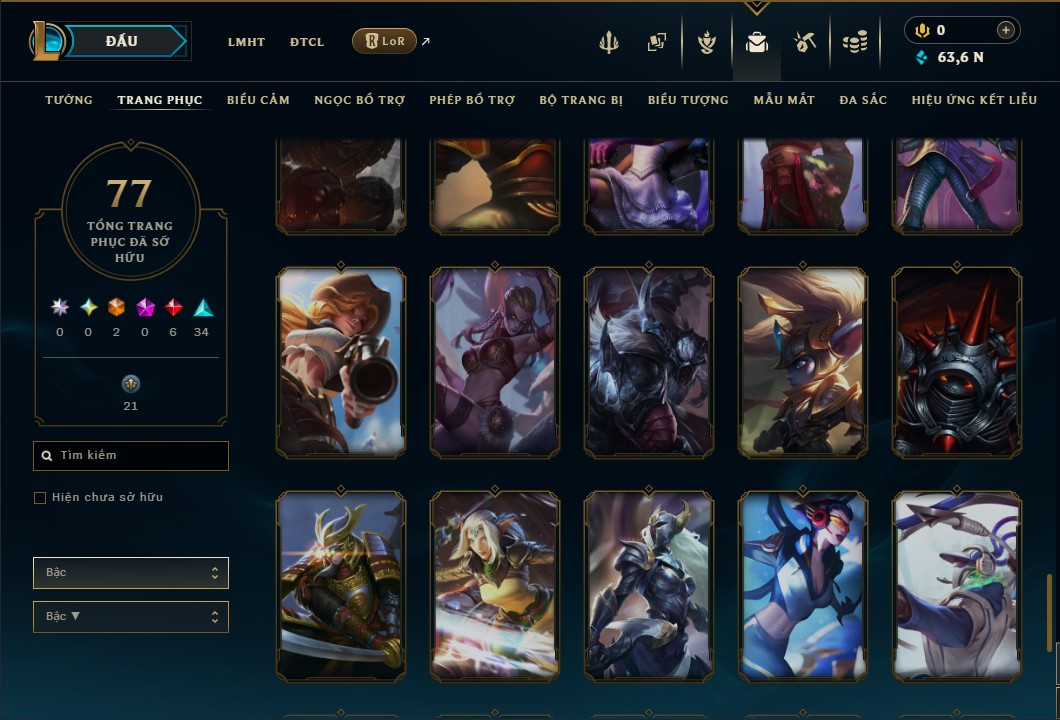Screen dimensions: 1060x720
Task: Open the PHÉP BỔ TRỢ tab
Action: [x=472, y=100]
